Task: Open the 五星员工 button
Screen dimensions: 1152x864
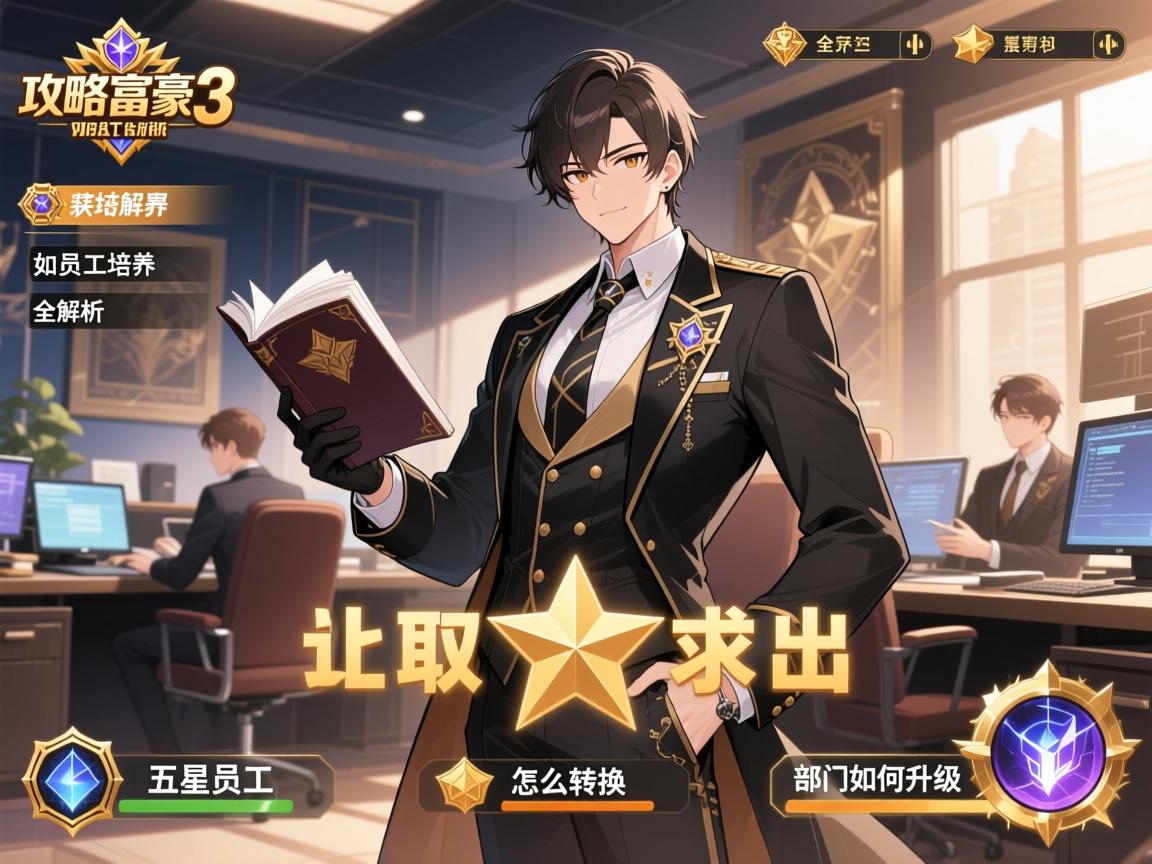Action: 211,779
